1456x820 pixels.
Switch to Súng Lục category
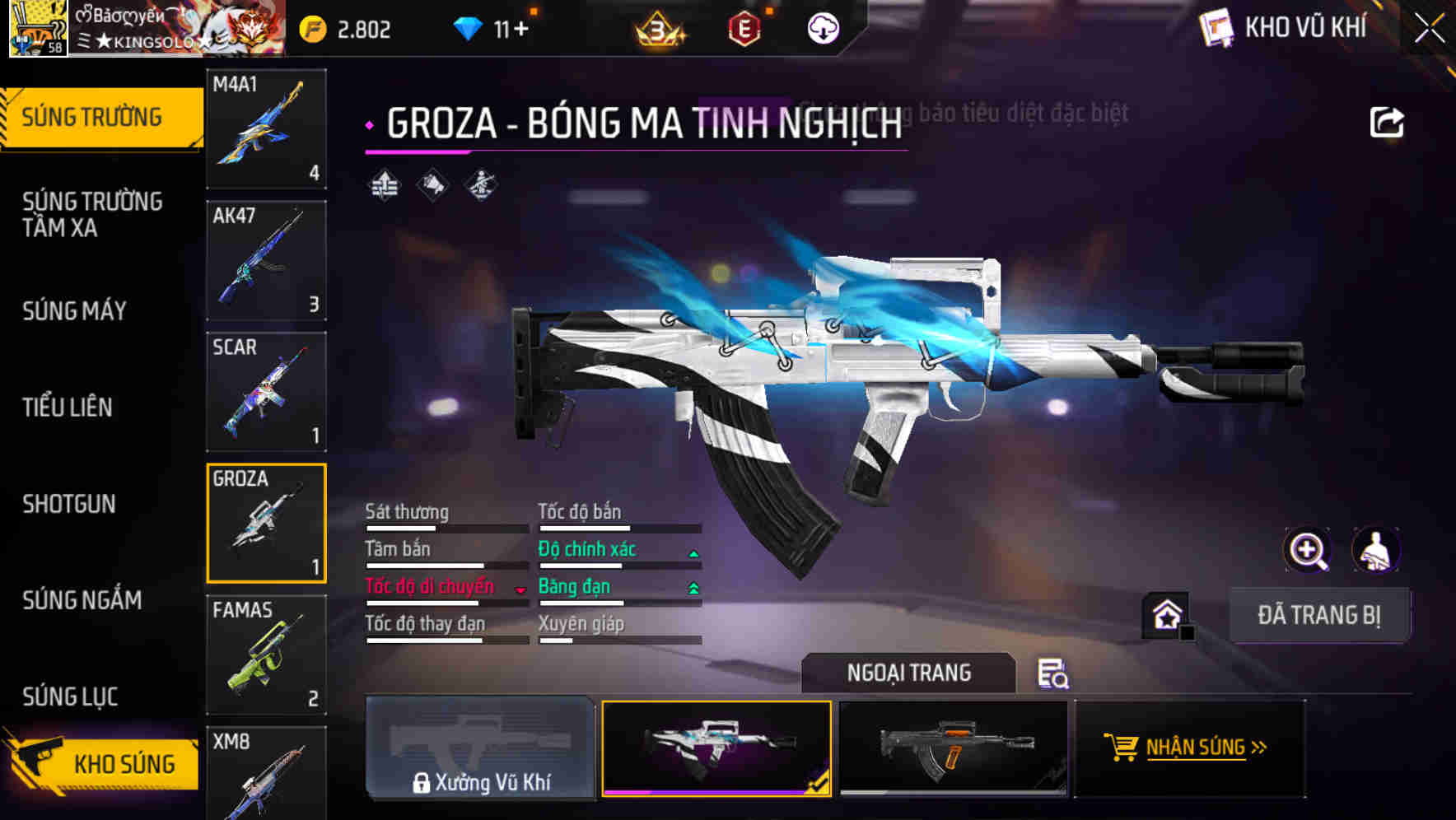(70, 697)
